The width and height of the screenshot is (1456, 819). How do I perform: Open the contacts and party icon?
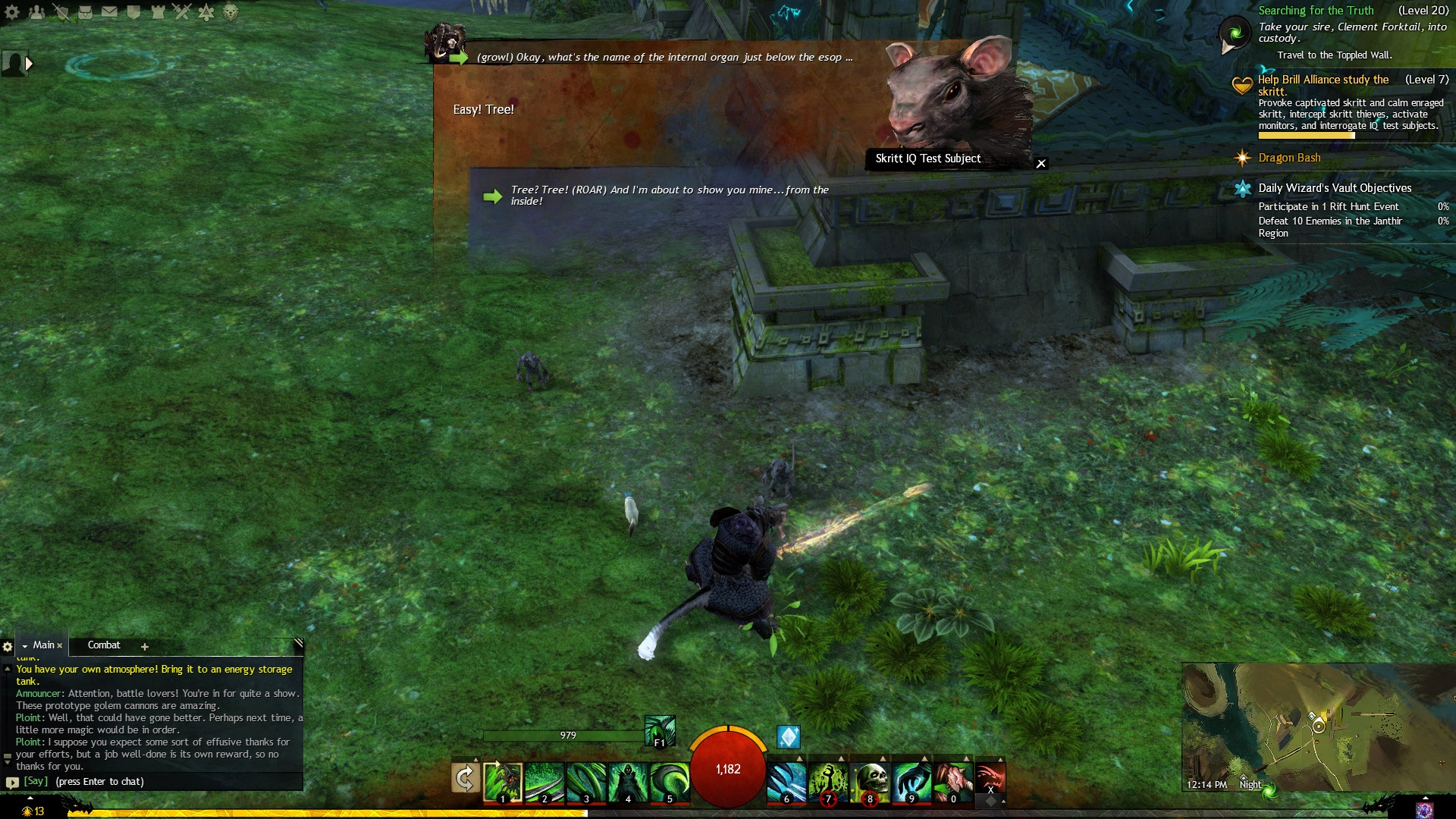pos(36,12)
